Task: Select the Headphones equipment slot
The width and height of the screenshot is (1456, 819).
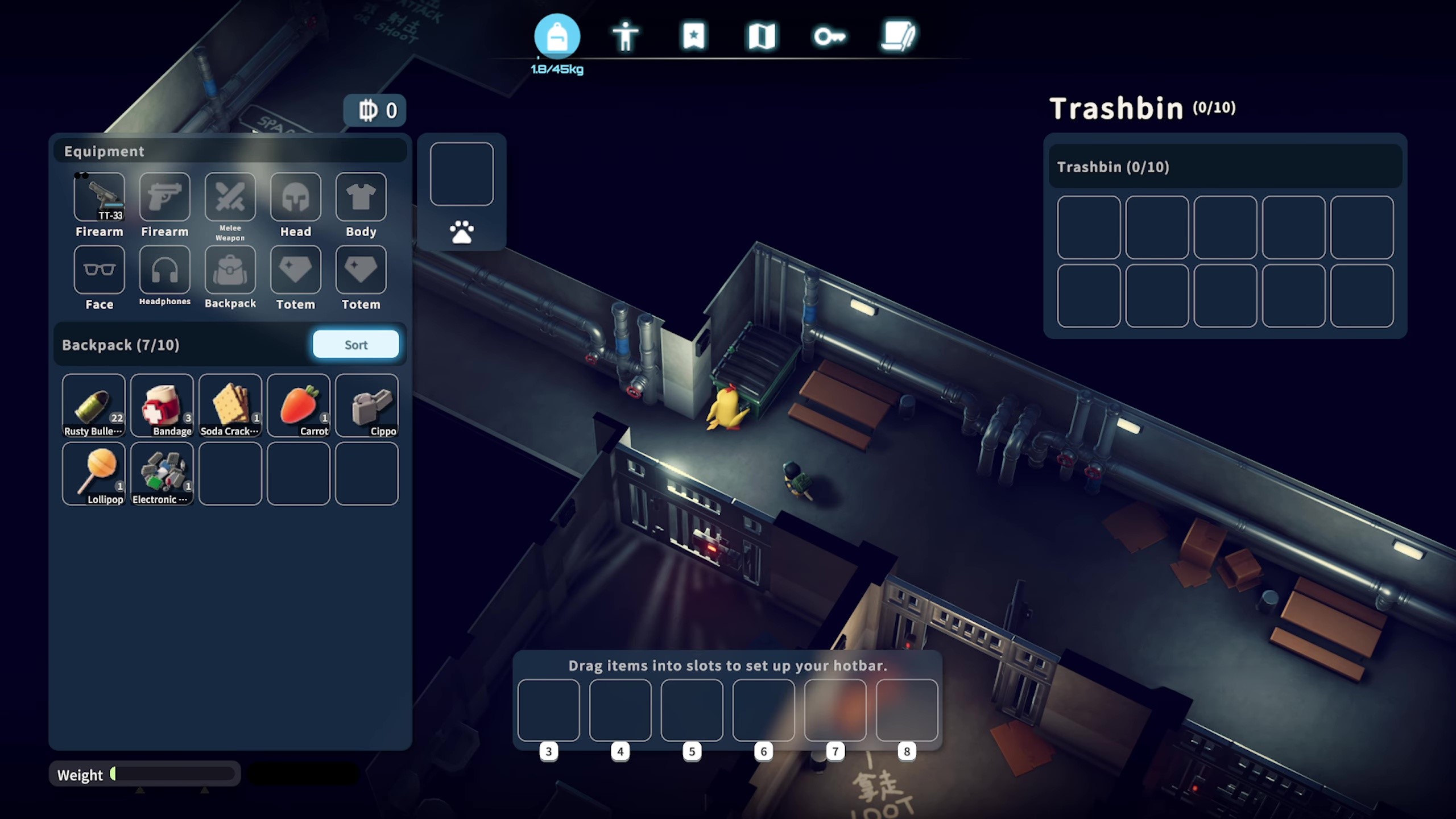Action: 165,270
